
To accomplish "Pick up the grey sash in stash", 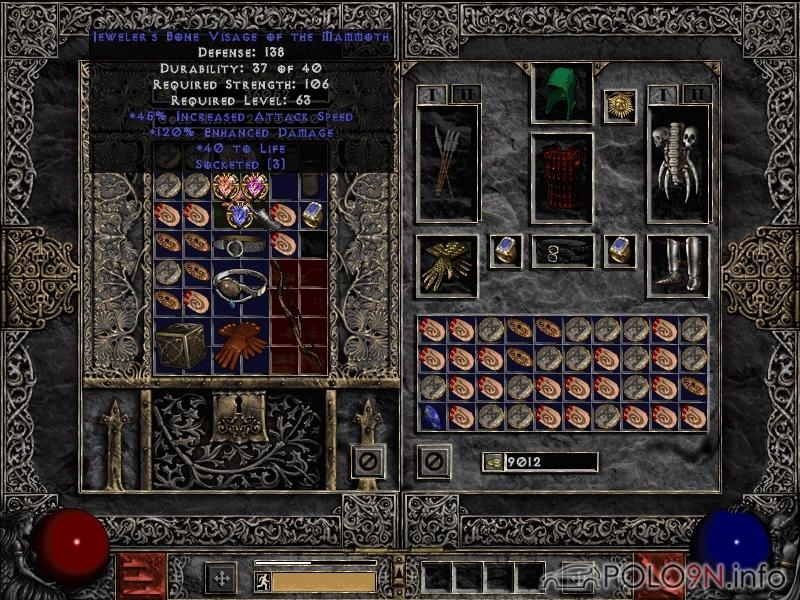I will click(x=239, y=245).
